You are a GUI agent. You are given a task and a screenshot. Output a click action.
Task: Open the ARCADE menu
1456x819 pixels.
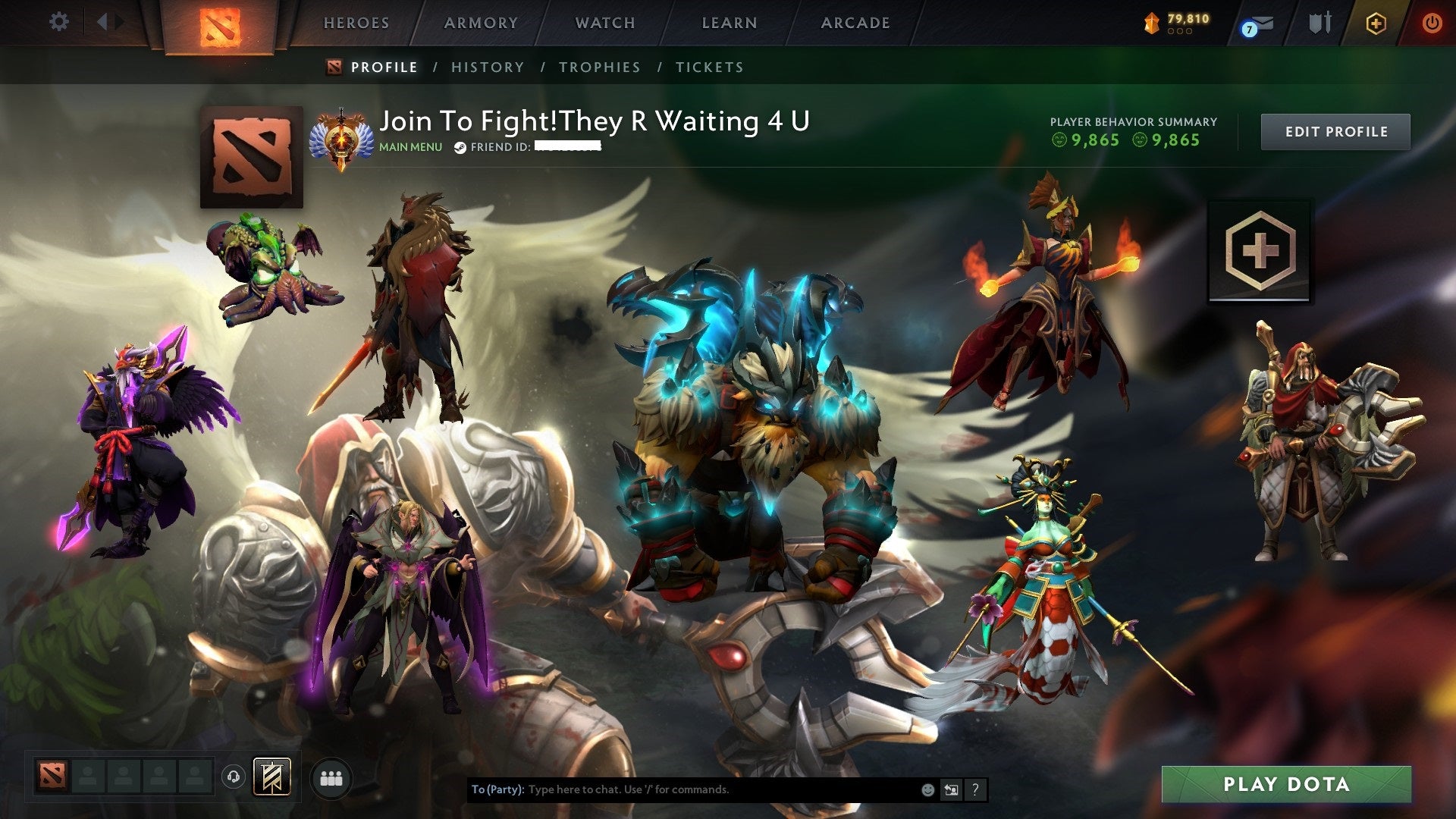tap(855, 23)
